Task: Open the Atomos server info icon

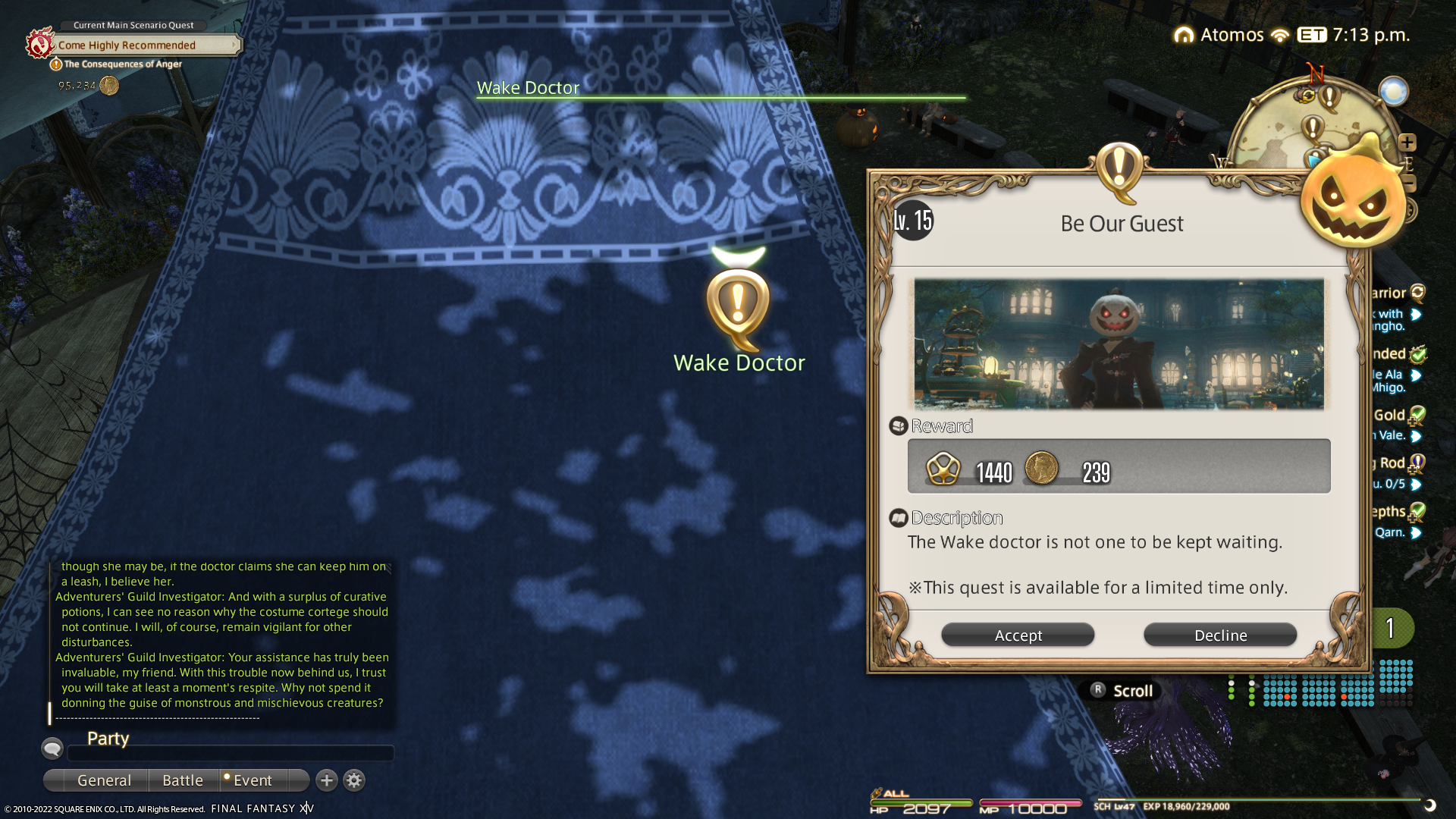Action: coord(1184,35)
